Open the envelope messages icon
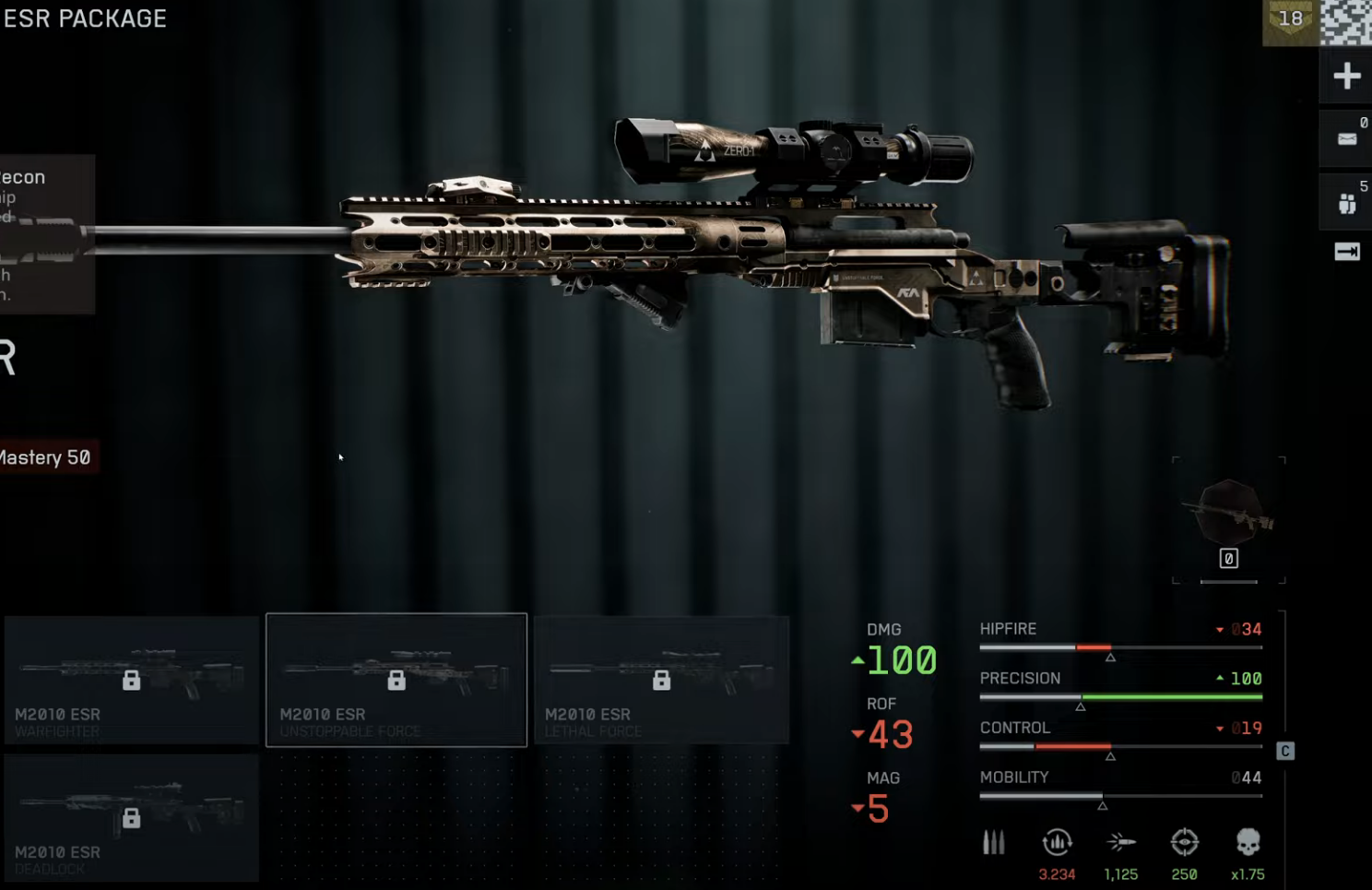1372x890 pixels. 1346,139
